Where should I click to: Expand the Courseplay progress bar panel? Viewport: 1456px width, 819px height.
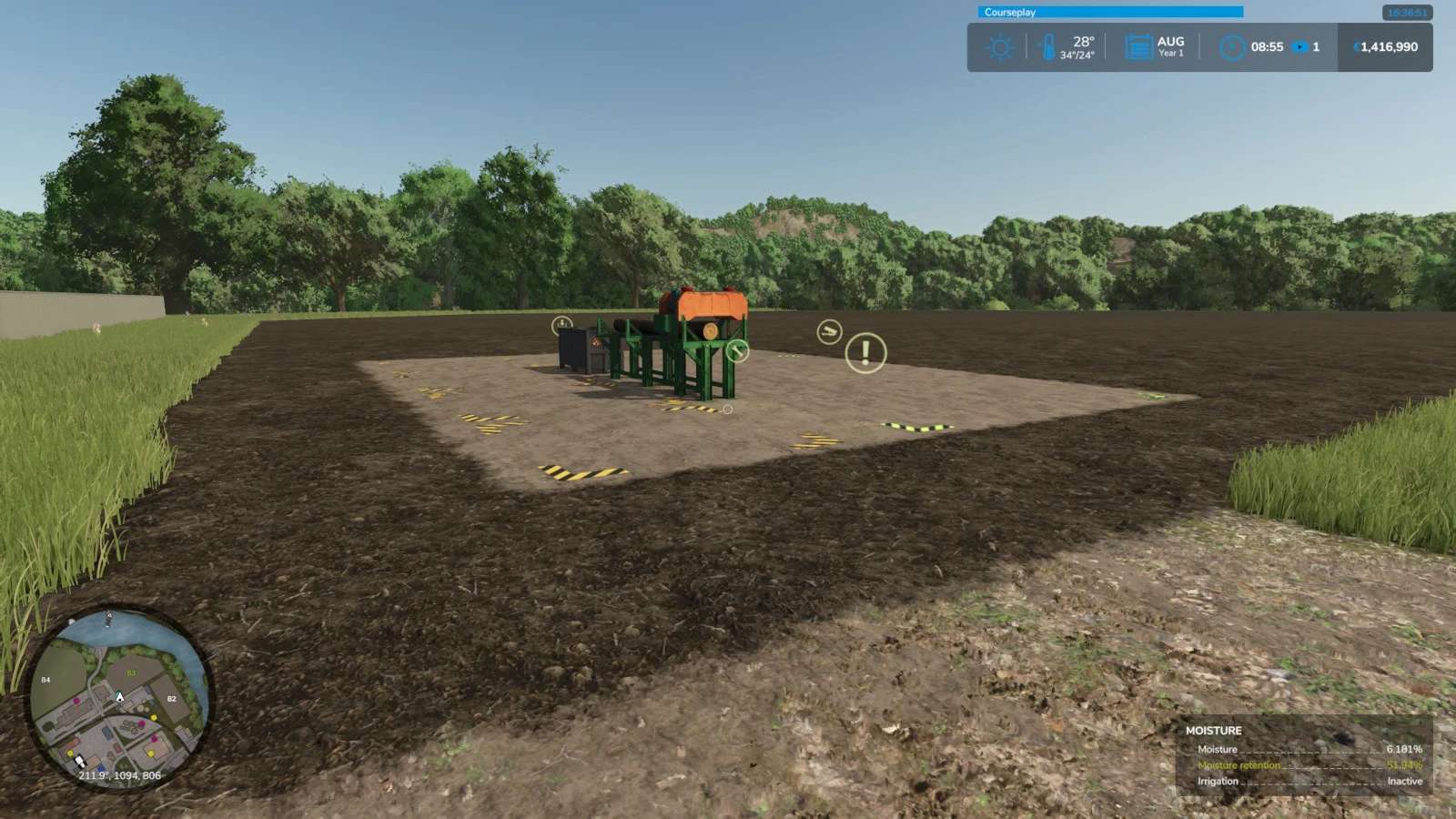point(1110,12)
